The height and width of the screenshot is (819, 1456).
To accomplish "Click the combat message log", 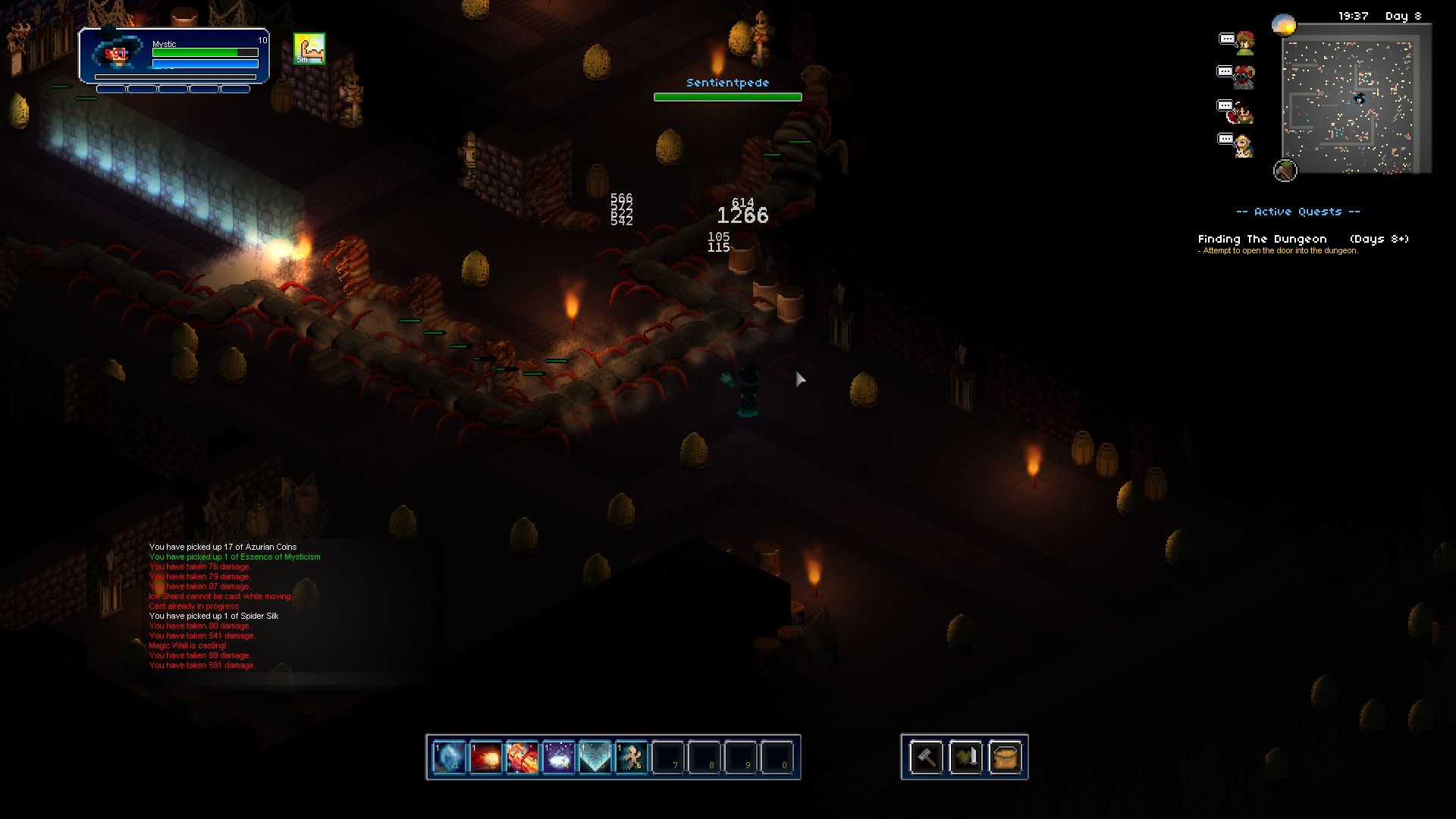I will [235, 606].
